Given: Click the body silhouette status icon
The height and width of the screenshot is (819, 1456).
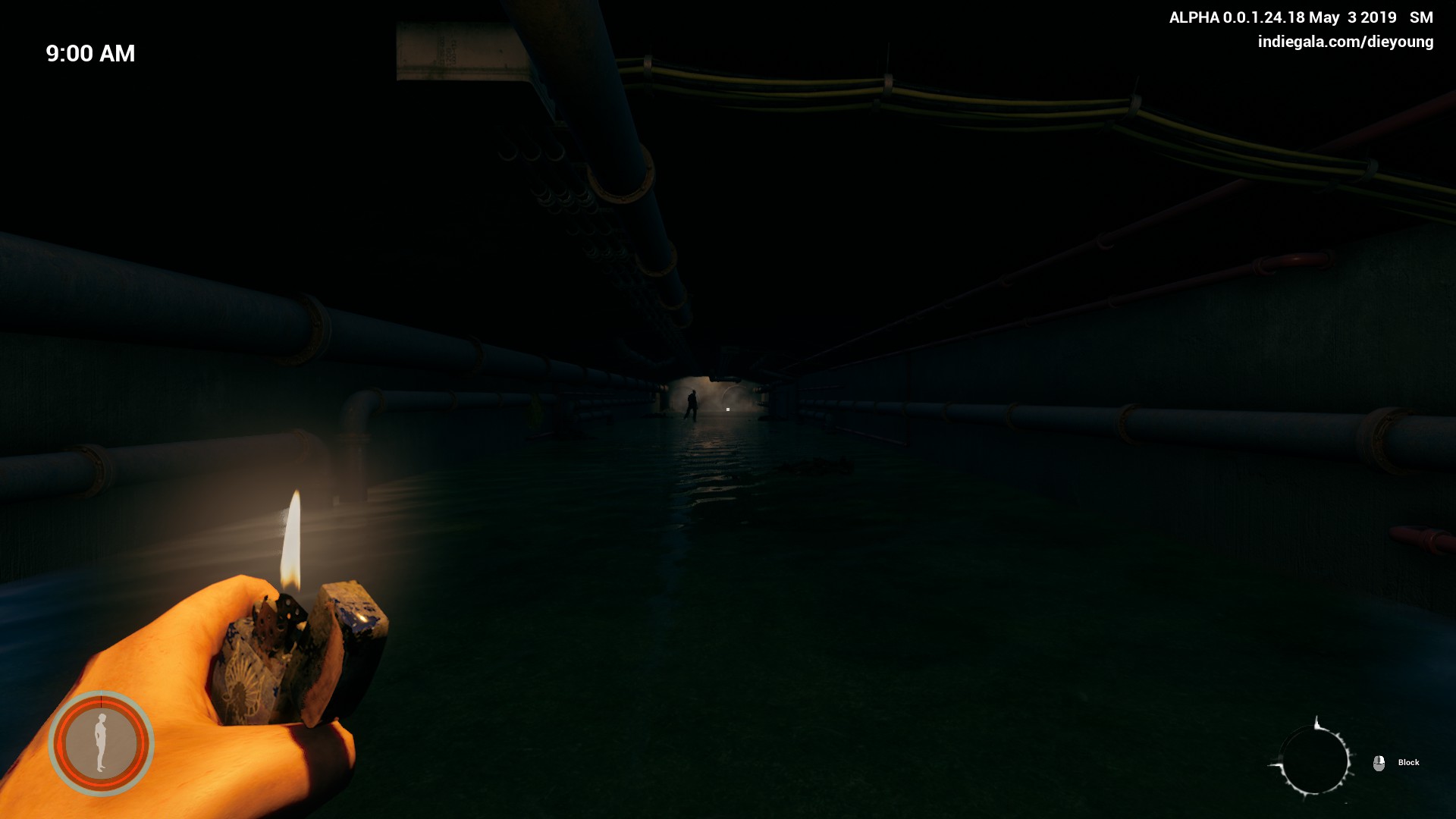Looking at the screenshot, I should click(101, 742).
